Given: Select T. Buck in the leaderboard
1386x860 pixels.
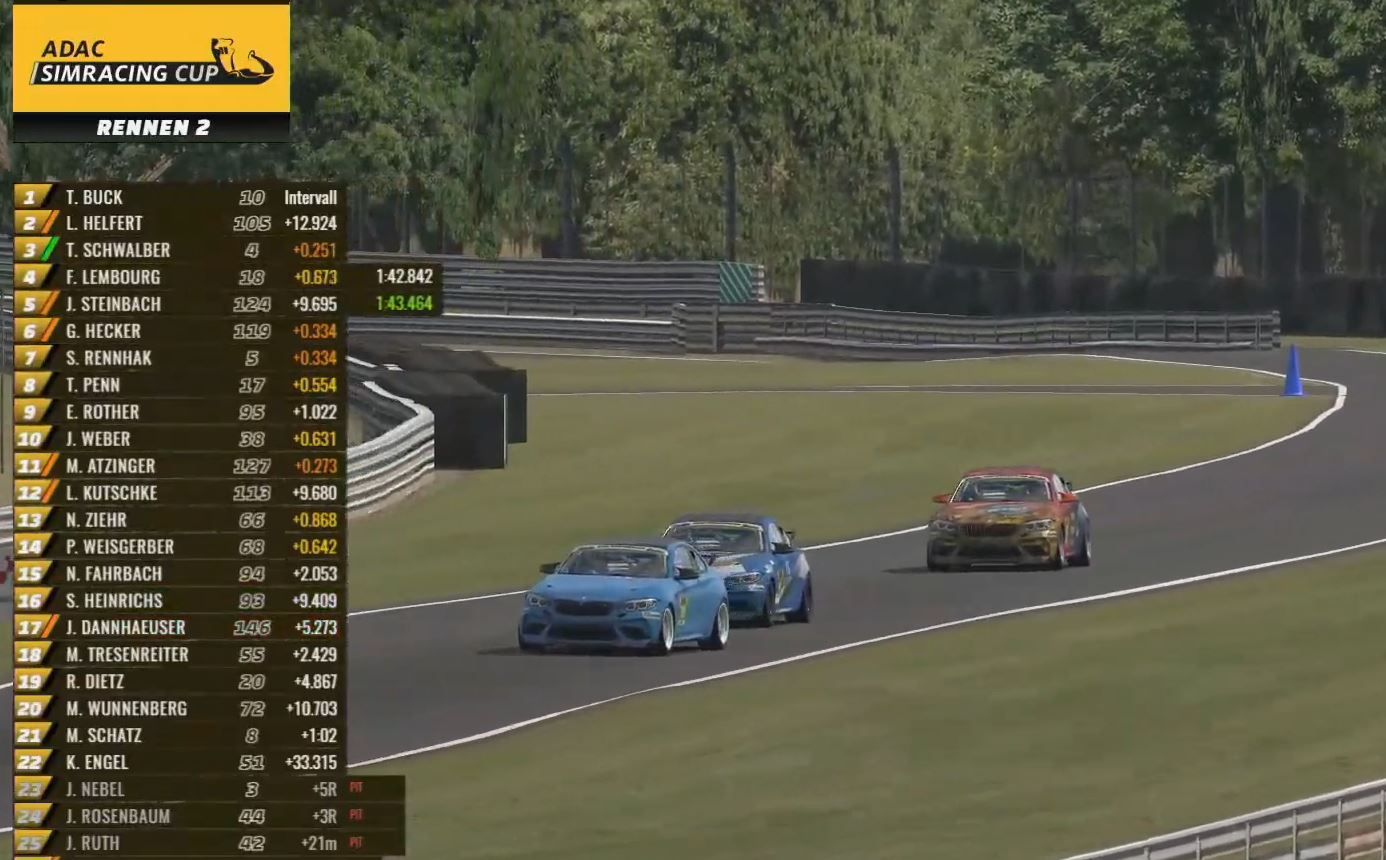Looking at the screenshot, I should pyautogui.click(x=180, y=197).
